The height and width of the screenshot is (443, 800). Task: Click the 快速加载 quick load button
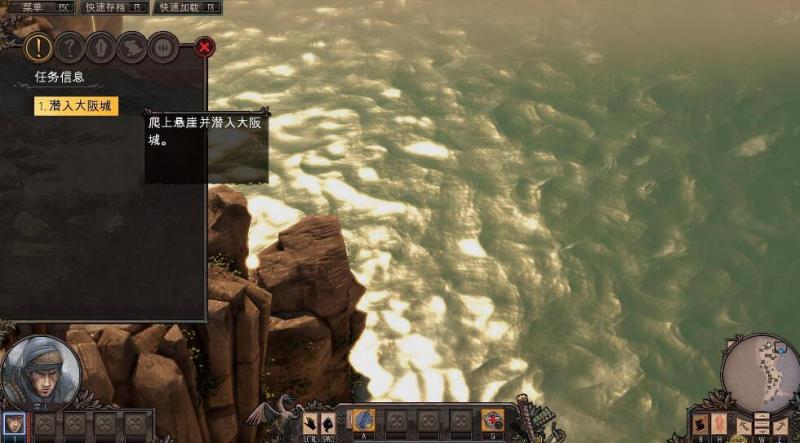(x=188, y=7)
